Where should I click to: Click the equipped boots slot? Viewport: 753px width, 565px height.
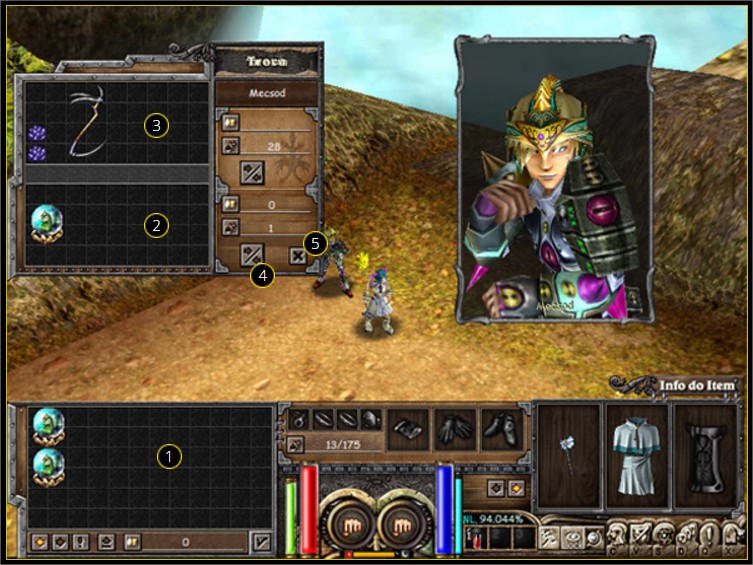coord(503,428)
